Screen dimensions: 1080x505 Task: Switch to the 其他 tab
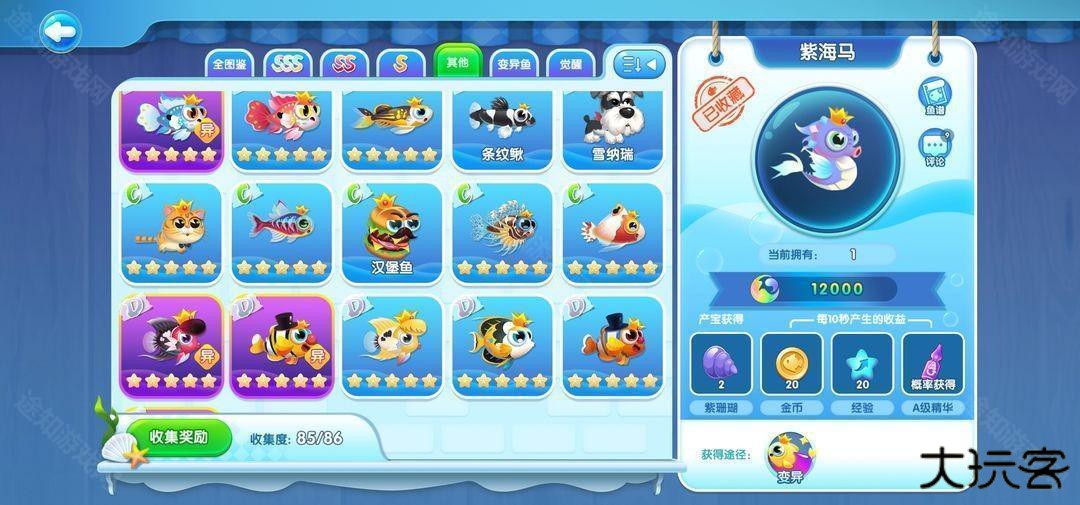pyautogui.click(x=457, y=62)
